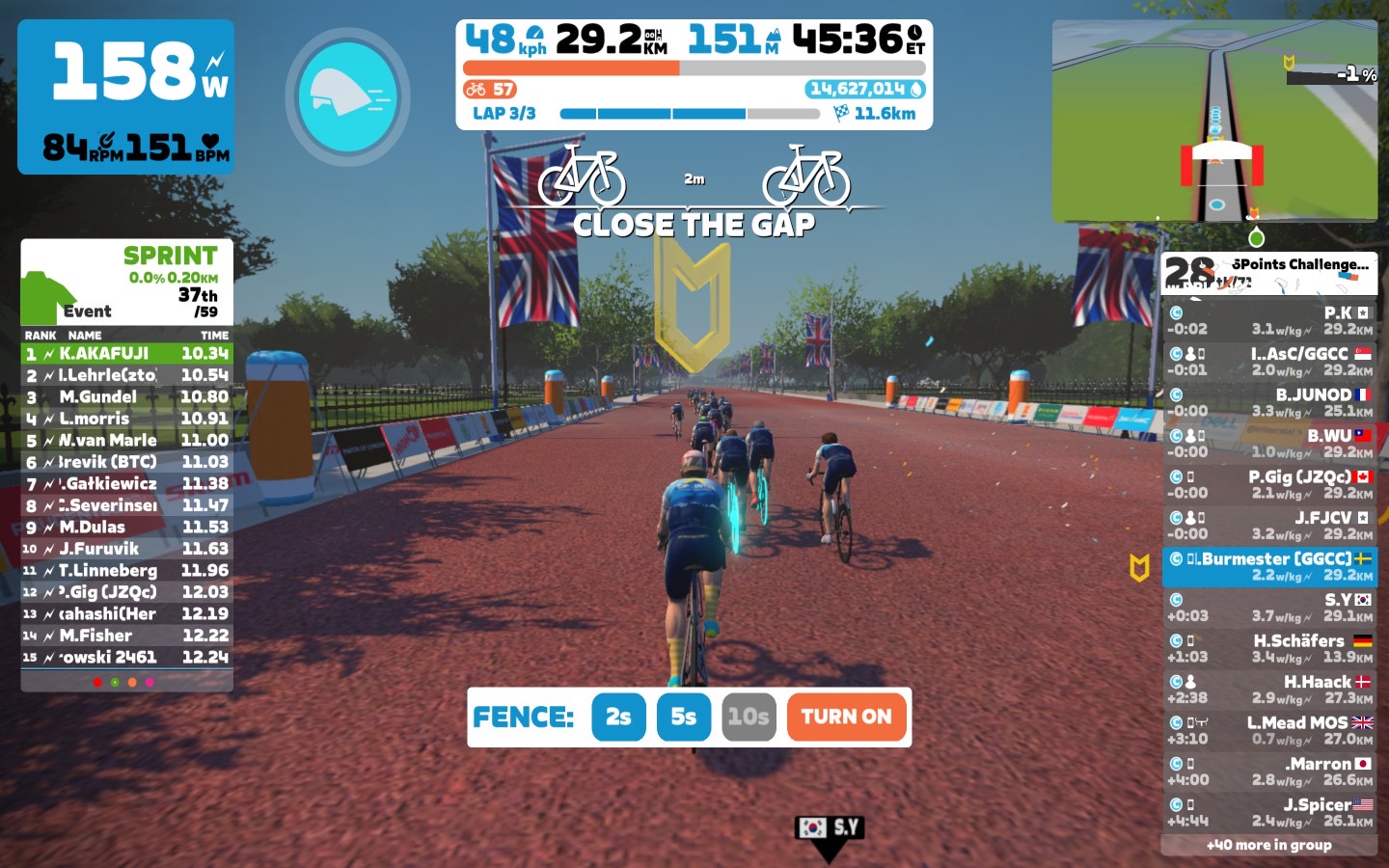Image resolution: width=1389 pixels, height=868 pixels.
Task: Select rider B.JUNOD in nearby list
Action: pyautogui.click(x=1269, y=402)
